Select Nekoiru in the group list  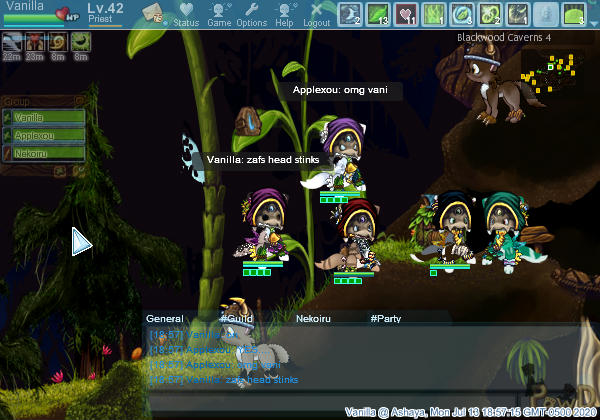[40, 153]
